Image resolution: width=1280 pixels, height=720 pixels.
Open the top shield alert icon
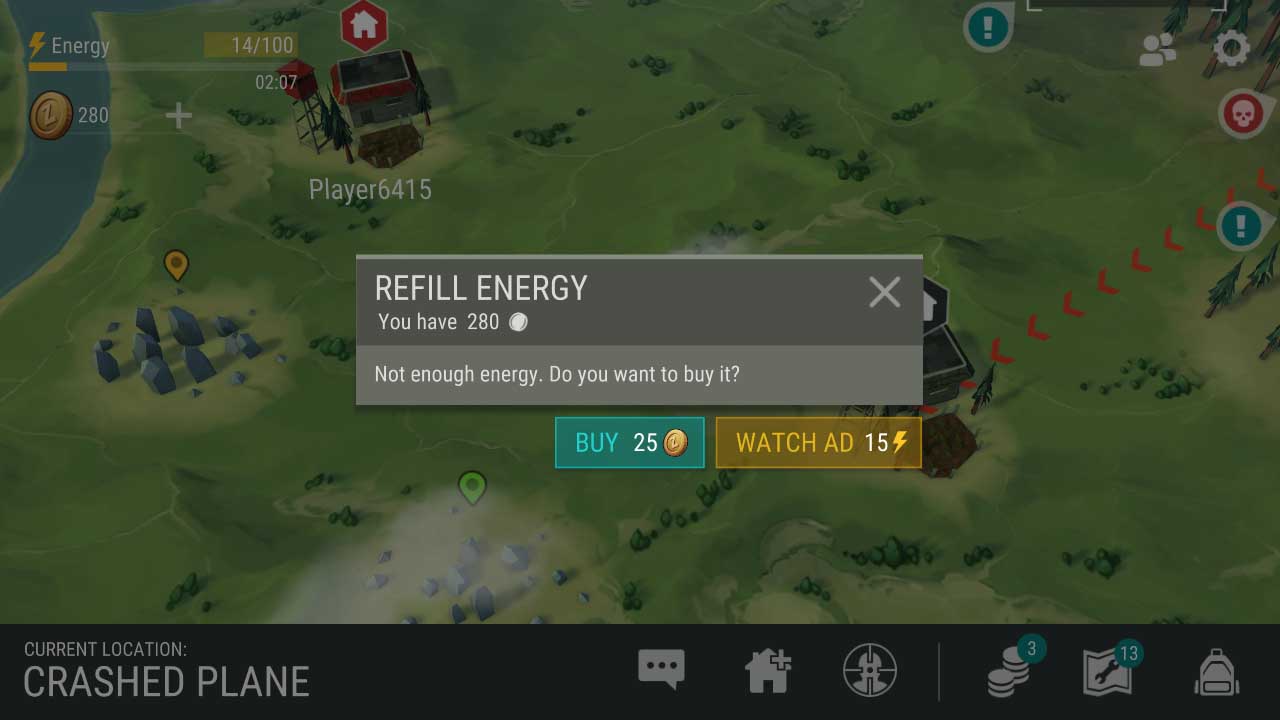(x=988, y=27)
